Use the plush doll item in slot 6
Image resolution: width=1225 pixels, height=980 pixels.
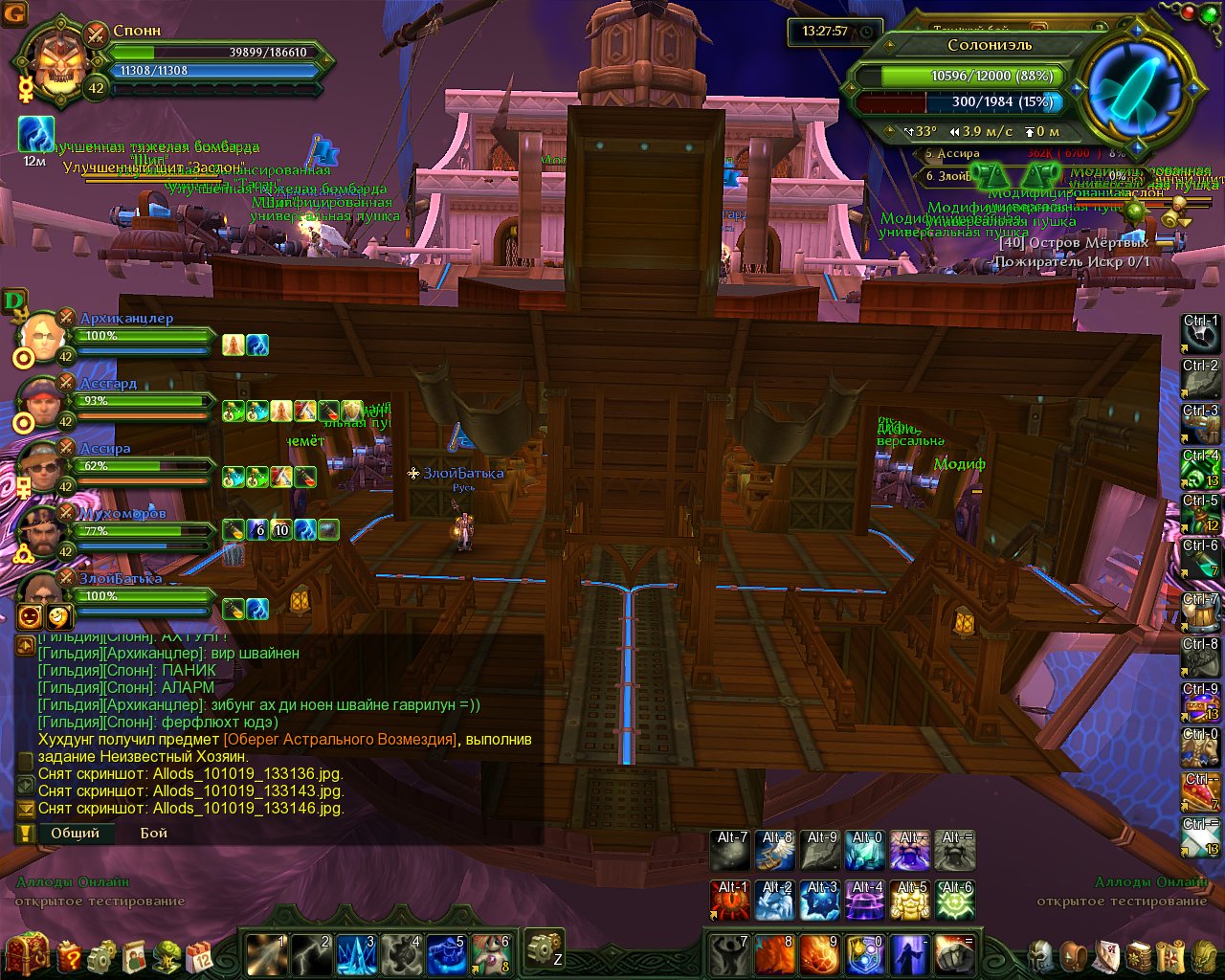[x=491, y=953]
